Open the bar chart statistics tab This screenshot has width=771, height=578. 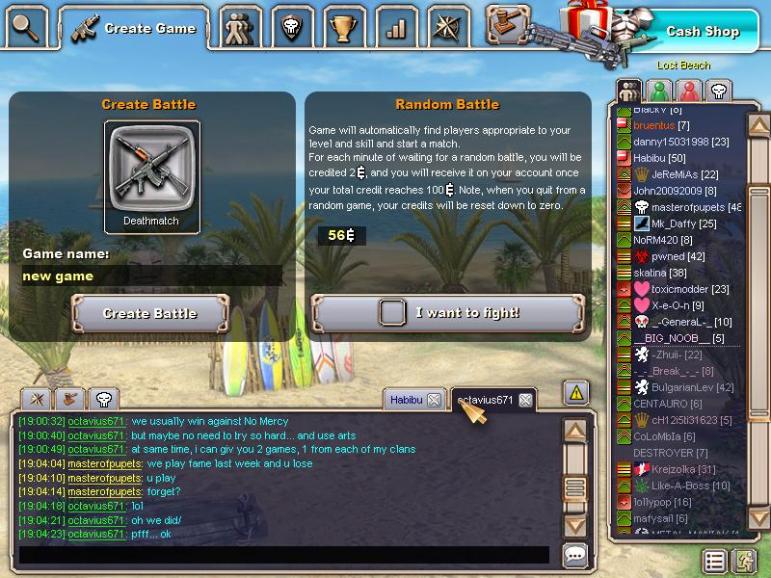396,28
